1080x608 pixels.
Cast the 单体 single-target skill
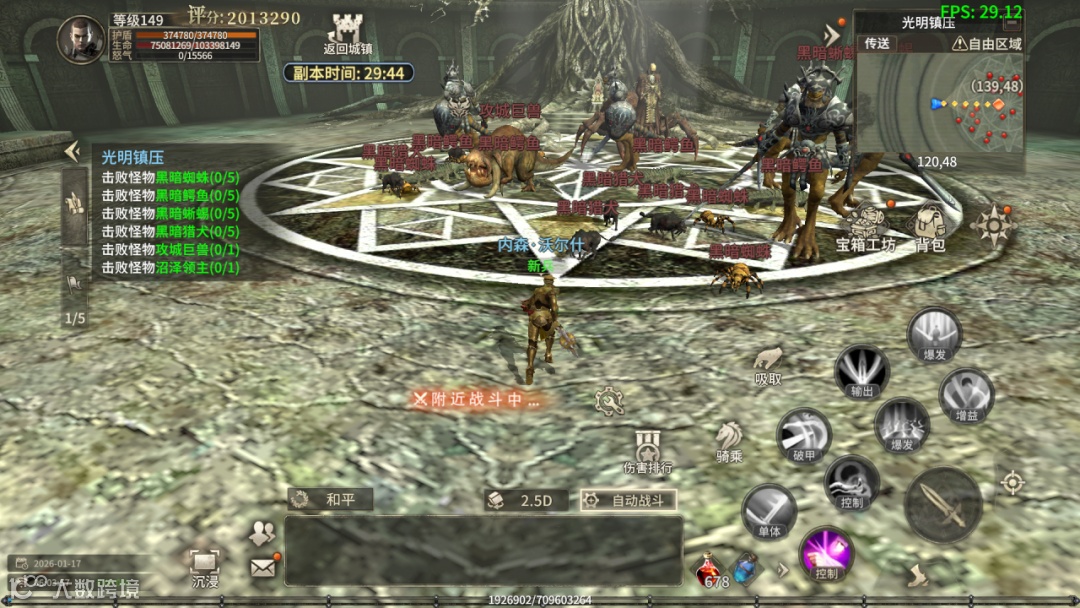[769, 512]
